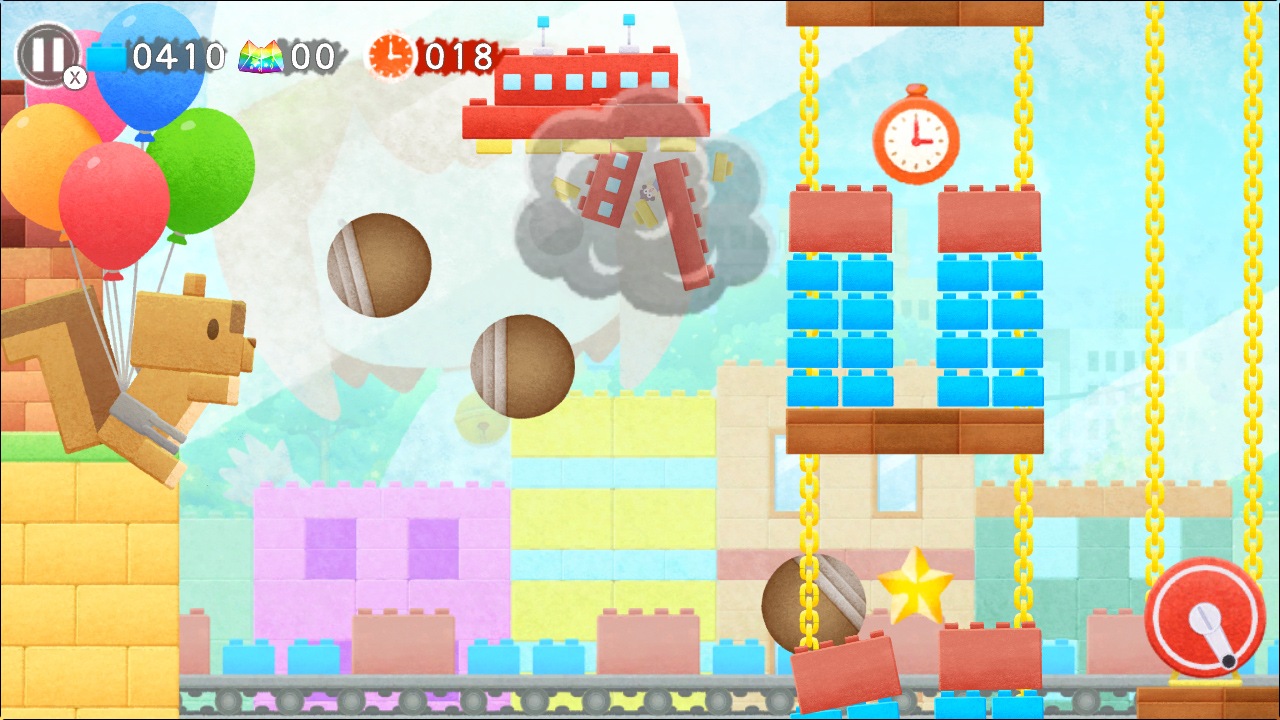
Task: Click the 0410 score counter display
Action: point(179,58)
